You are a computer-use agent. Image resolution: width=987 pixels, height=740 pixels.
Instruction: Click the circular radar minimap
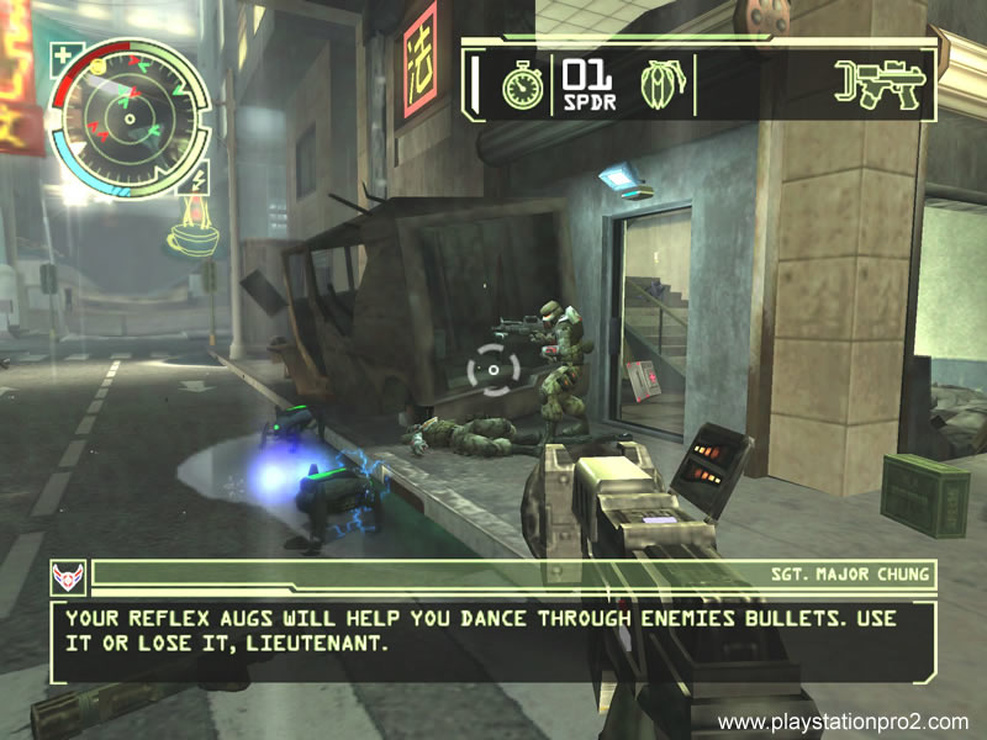(x=129, y=118)
